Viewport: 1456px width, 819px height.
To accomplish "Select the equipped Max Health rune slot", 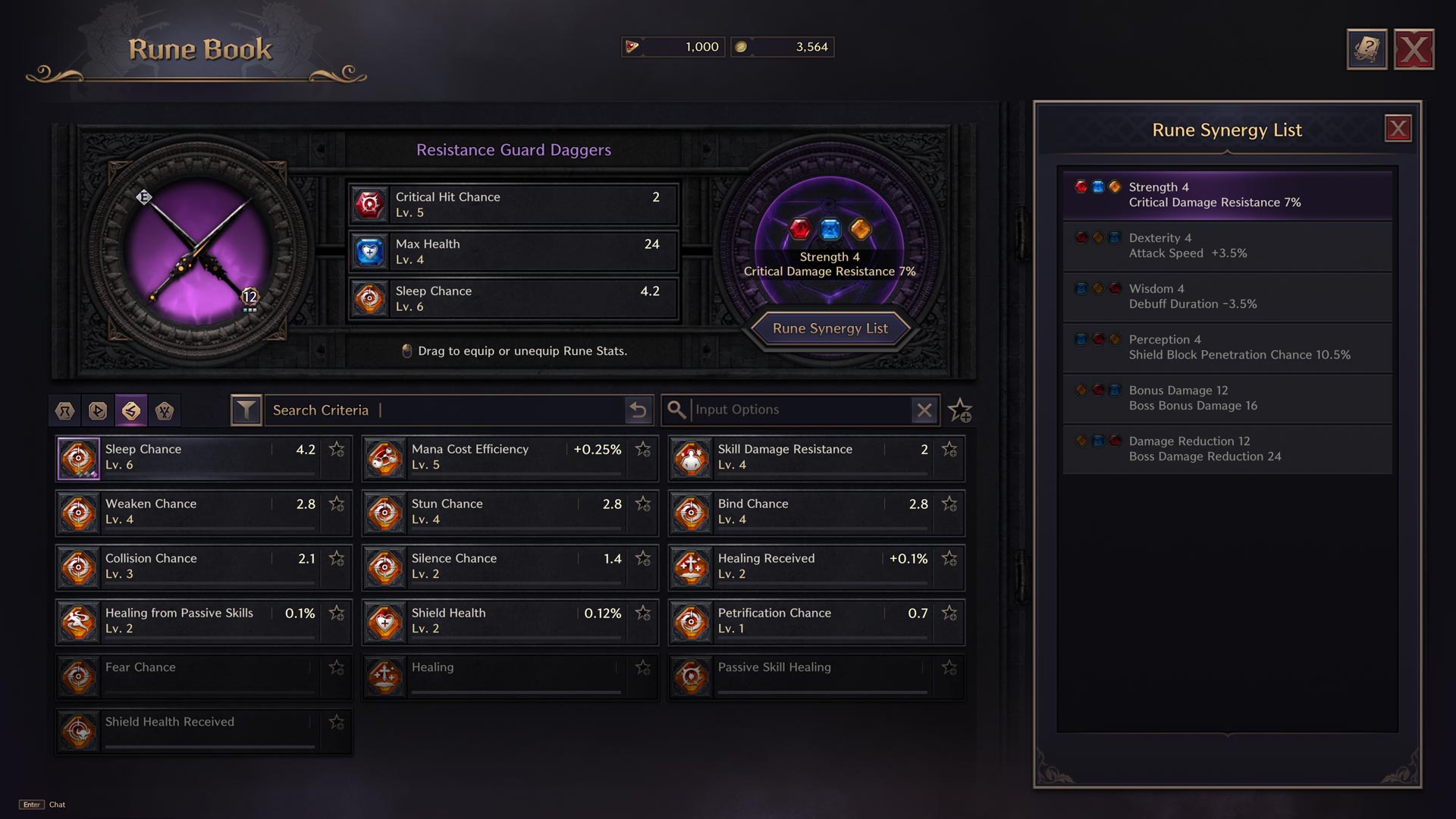I will pos(513,252).
